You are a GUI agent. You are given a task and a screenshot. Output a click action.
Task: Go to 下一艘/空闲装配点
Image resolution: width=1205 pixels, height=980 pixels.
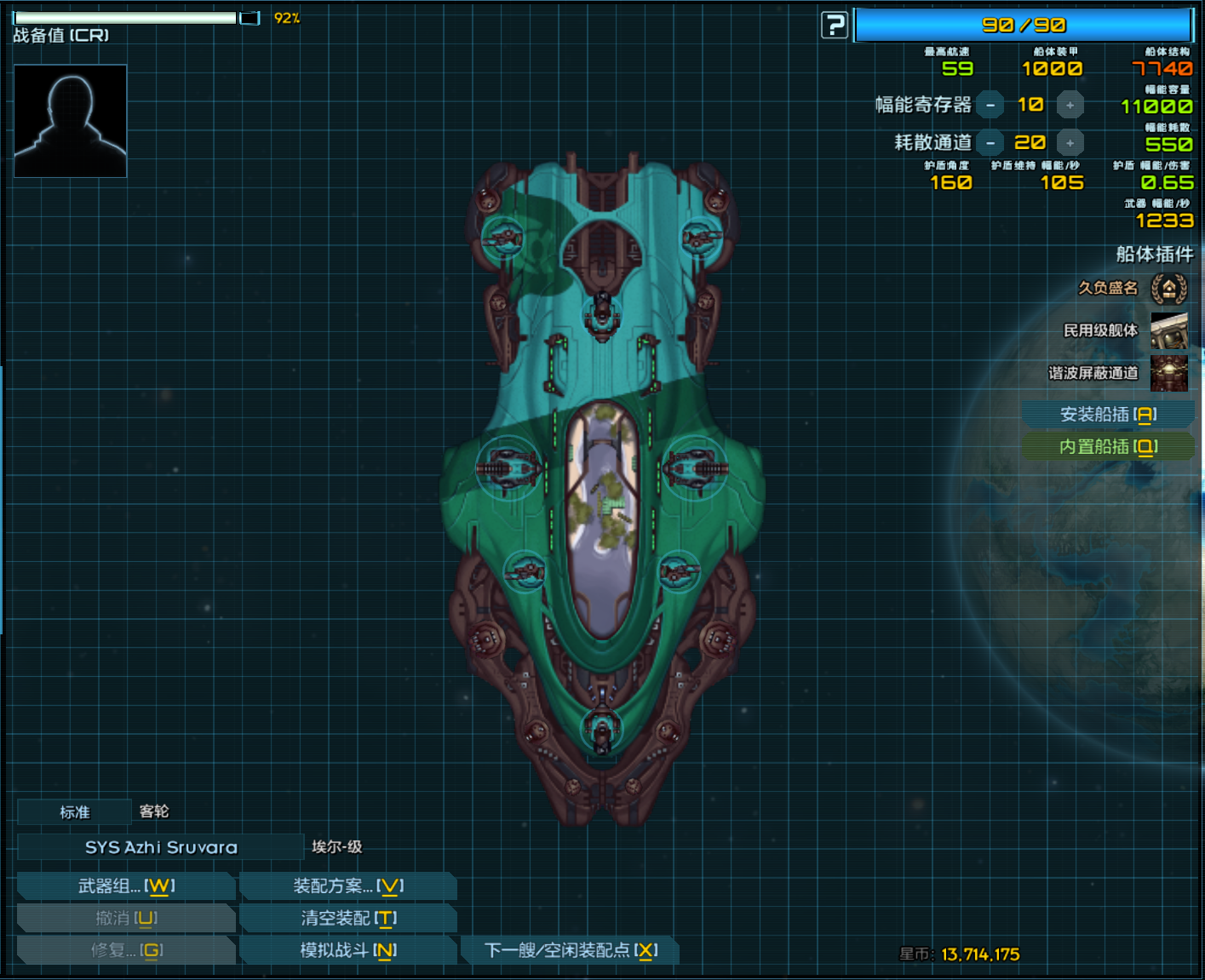click(x=571, y=950)
